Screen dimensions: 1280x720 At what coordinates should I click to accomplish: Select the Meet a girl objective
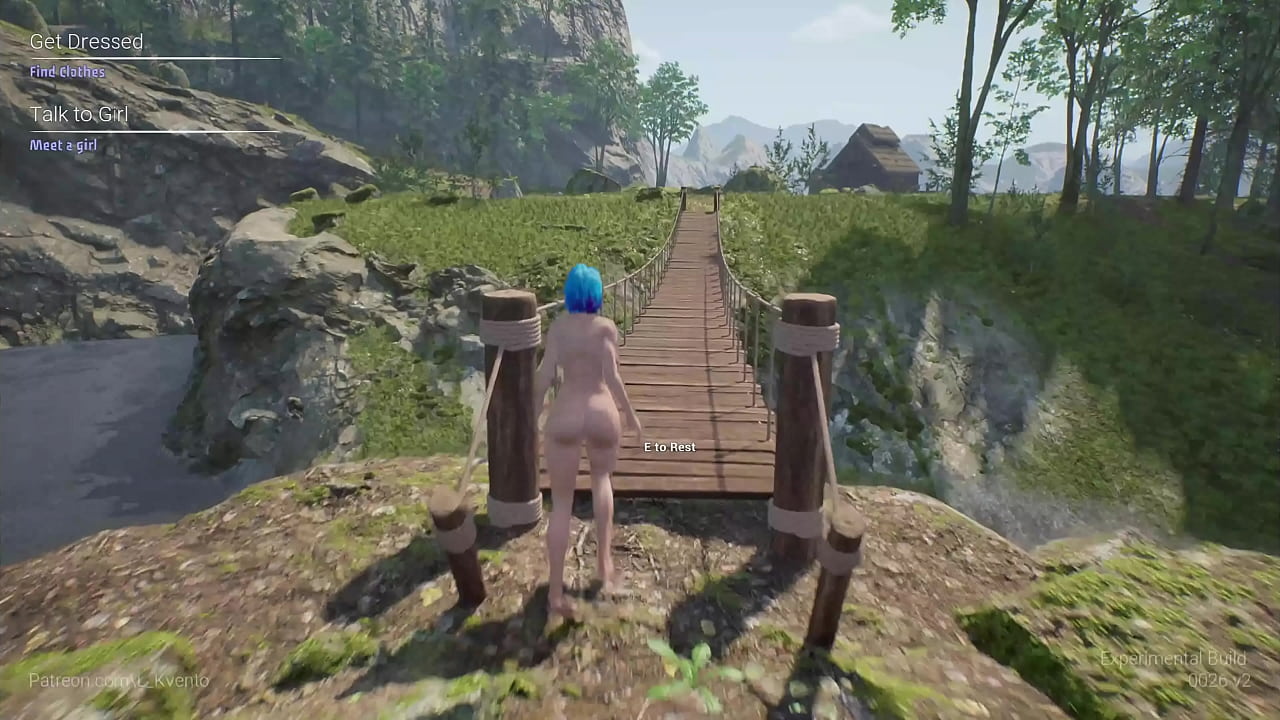click(65, 144)
